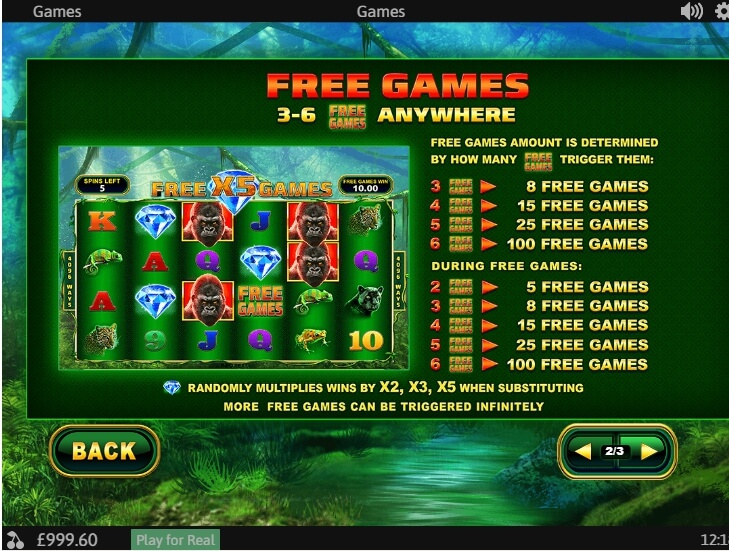
Task: Open the settings gear menu
Action: point(722,12)
